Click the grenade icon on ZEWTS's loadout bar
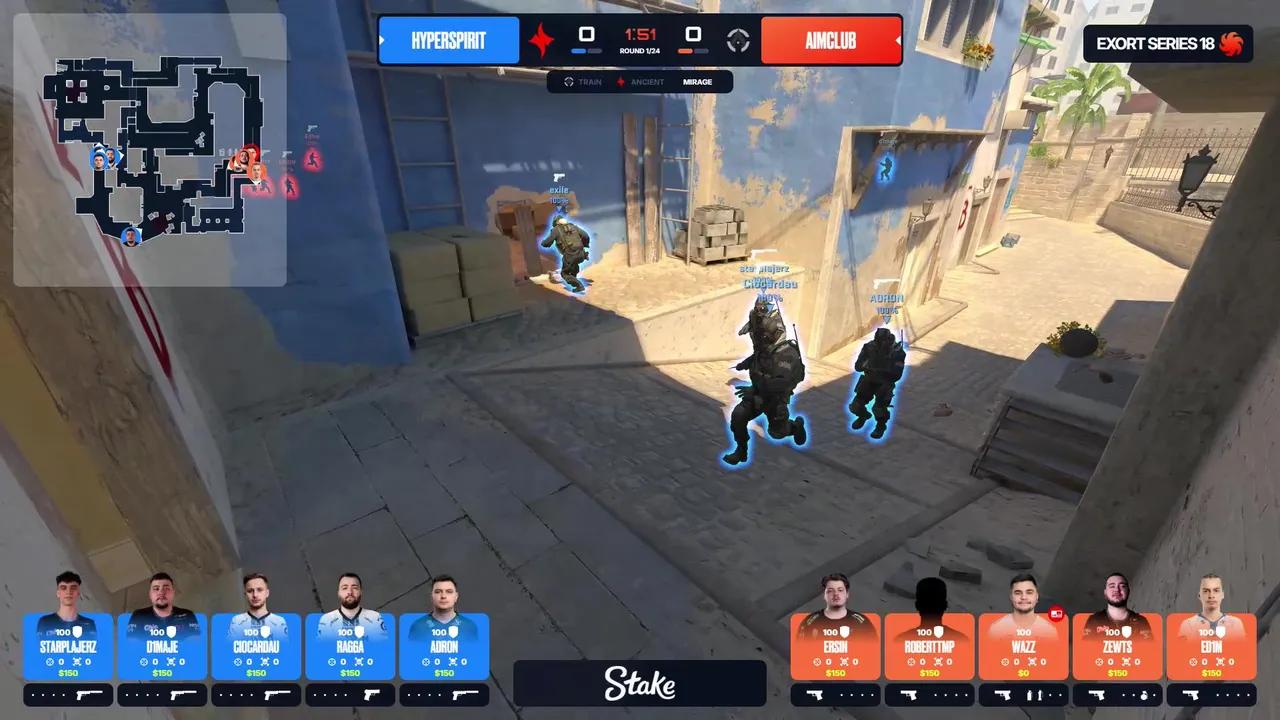The width and height of the screenshot is (1280, 720). point(1145,695)
